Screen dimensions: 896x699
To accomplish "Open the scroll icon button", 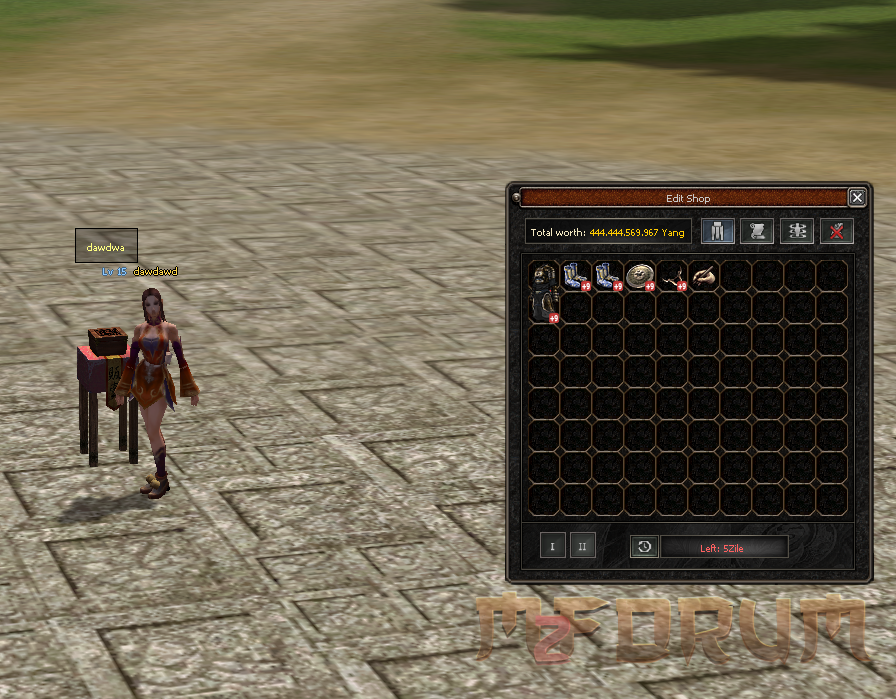I will pos(757,232).
